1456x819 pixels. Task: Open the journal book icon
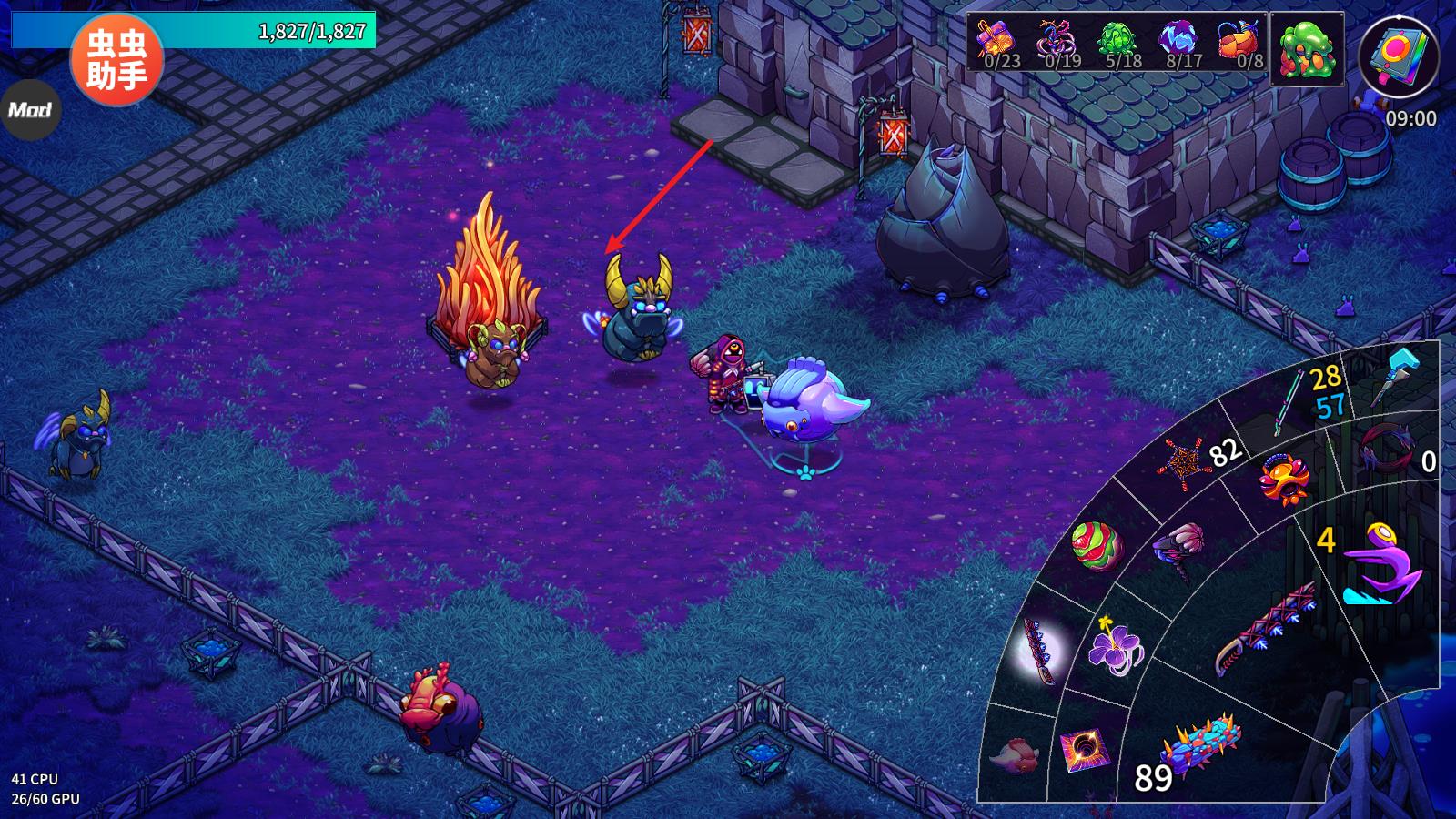click(x=1398, y=57)
